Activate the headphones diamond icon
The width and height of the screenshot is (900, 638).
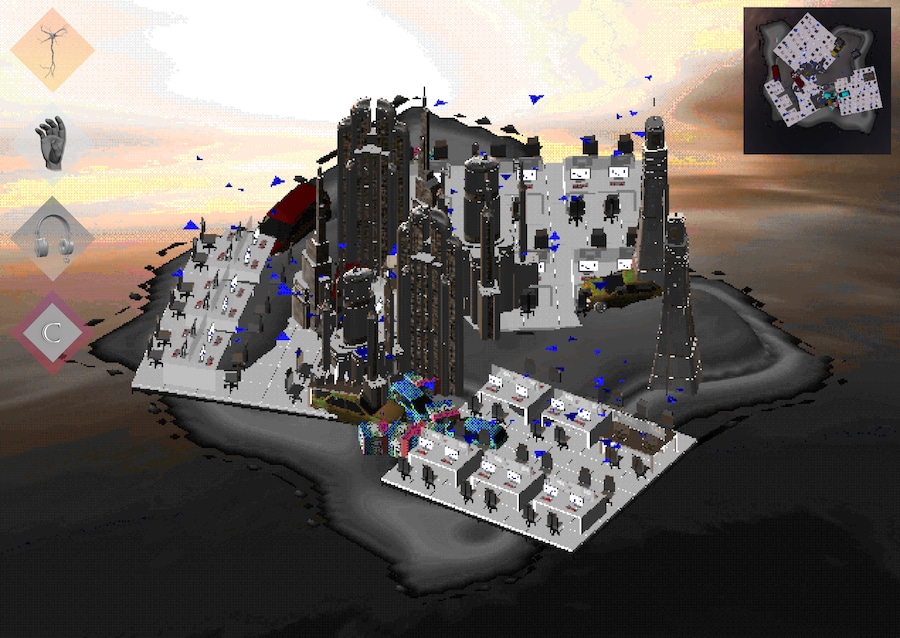click(52, 238)
